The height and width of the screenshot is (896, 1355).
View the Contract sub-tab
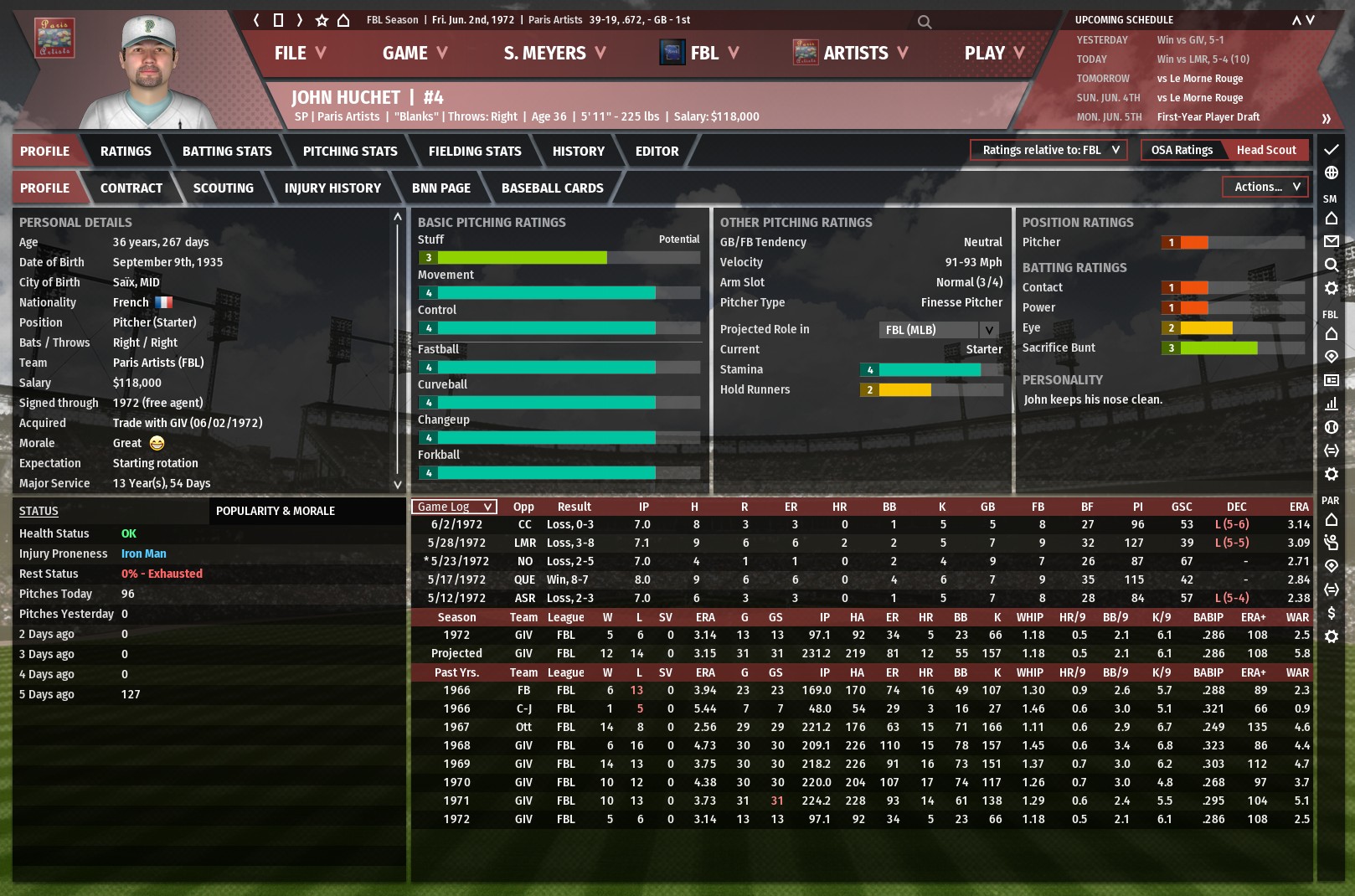[131, 188]
